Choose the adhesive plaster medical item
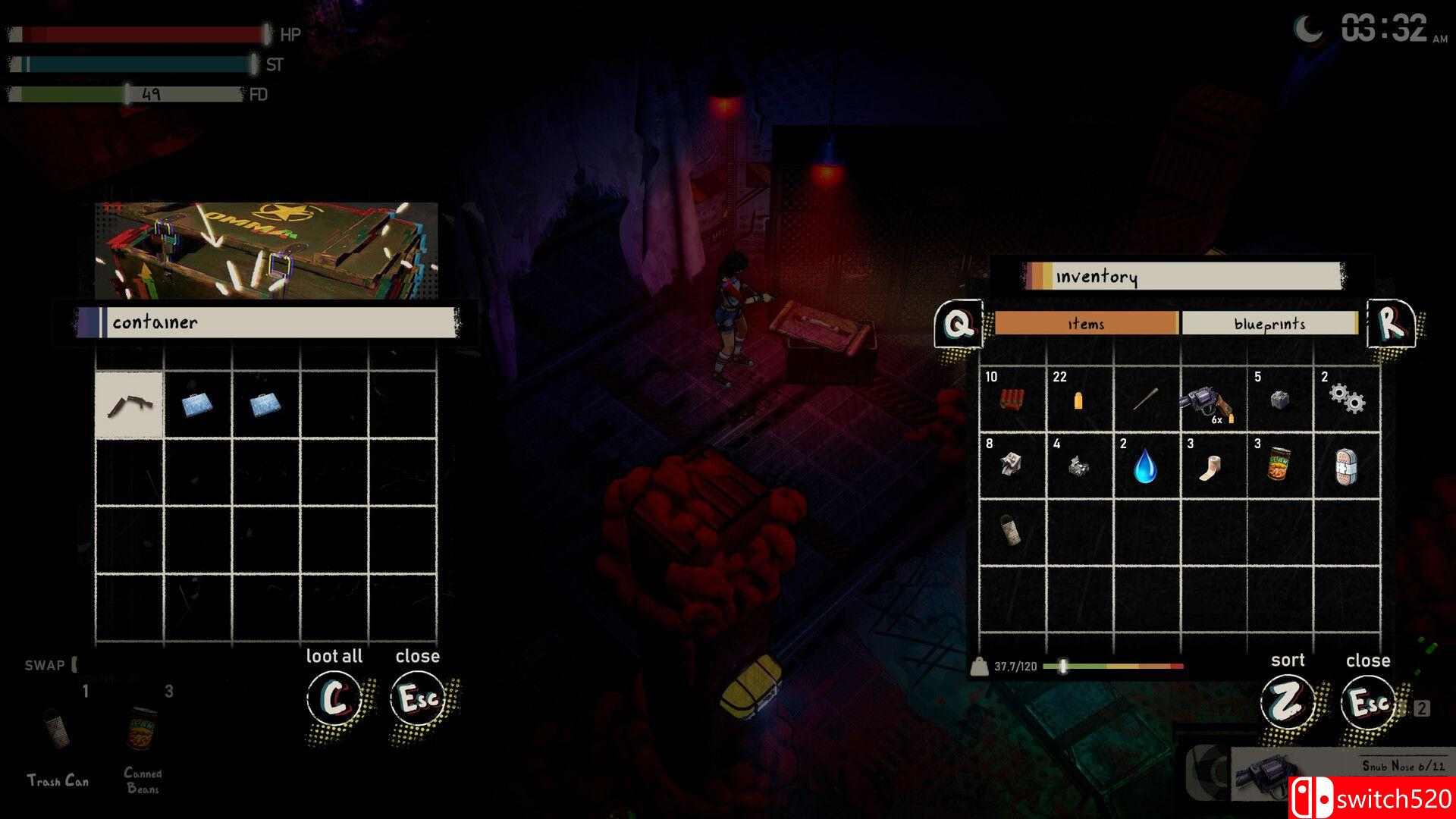 (1346, 466)
